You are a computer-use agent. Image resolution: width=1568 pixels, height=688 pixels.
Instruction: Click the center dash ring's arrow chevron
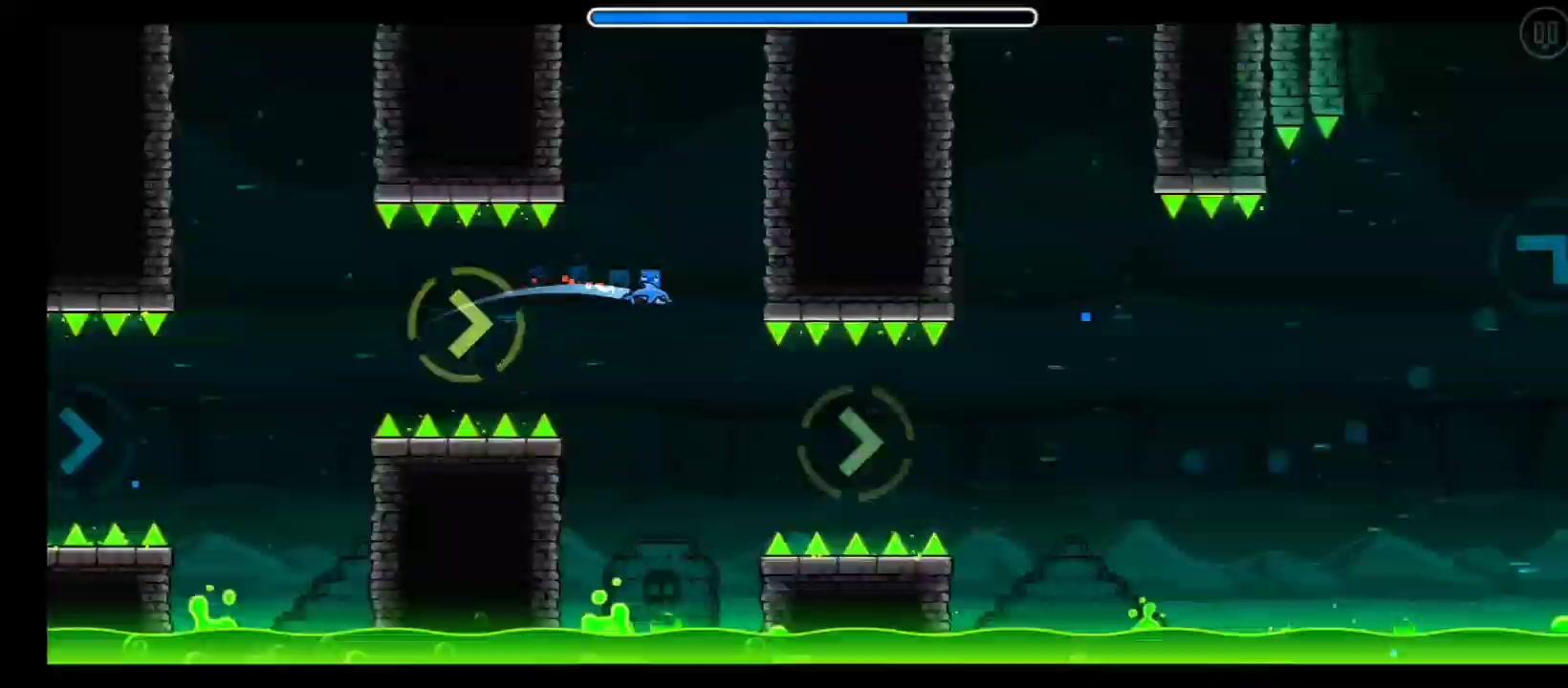tap(860, 441)
